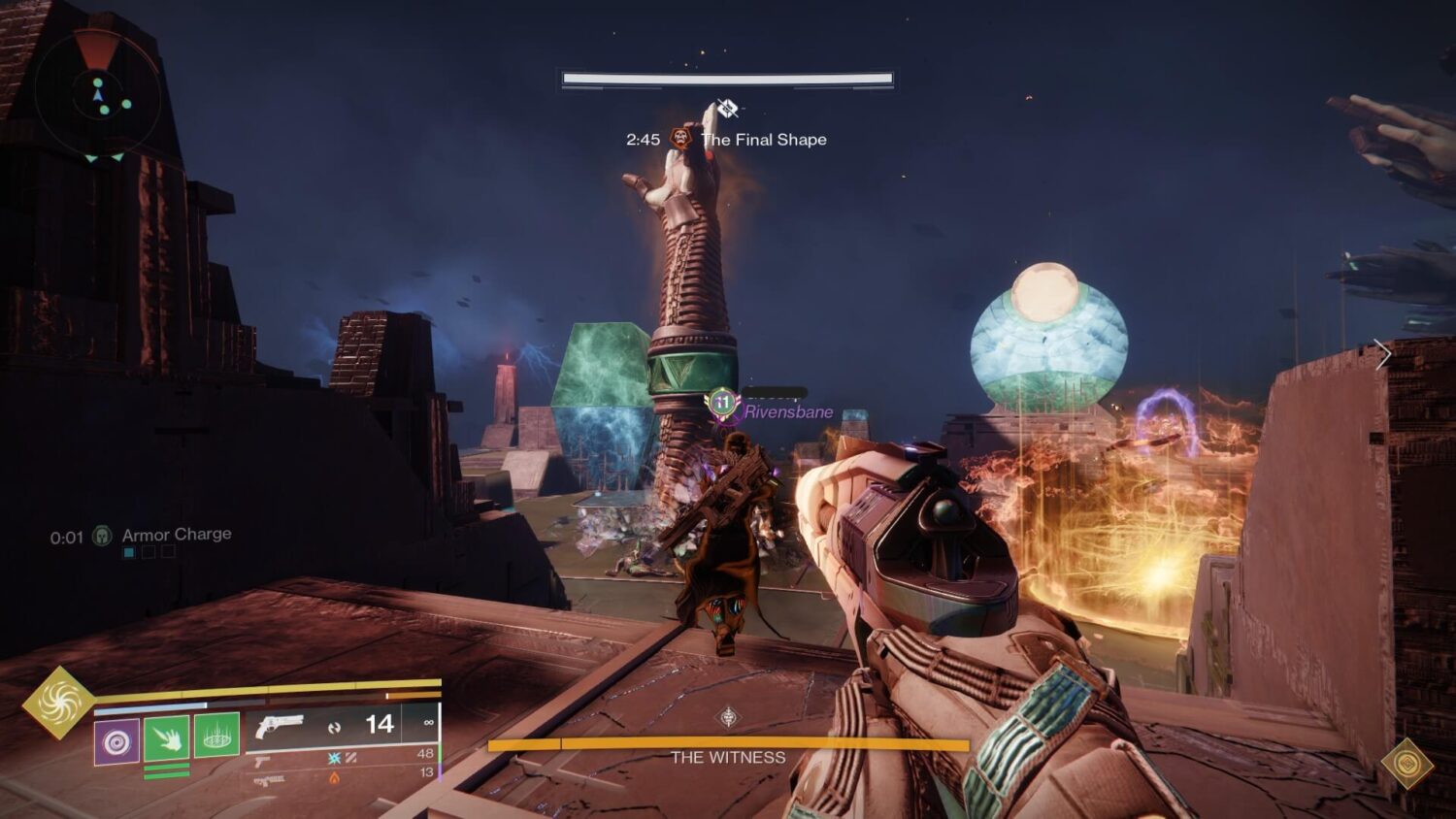The image size is (1456, 819).
Task: Click the green melee ability icon
Action: click(x=165, y=737)
